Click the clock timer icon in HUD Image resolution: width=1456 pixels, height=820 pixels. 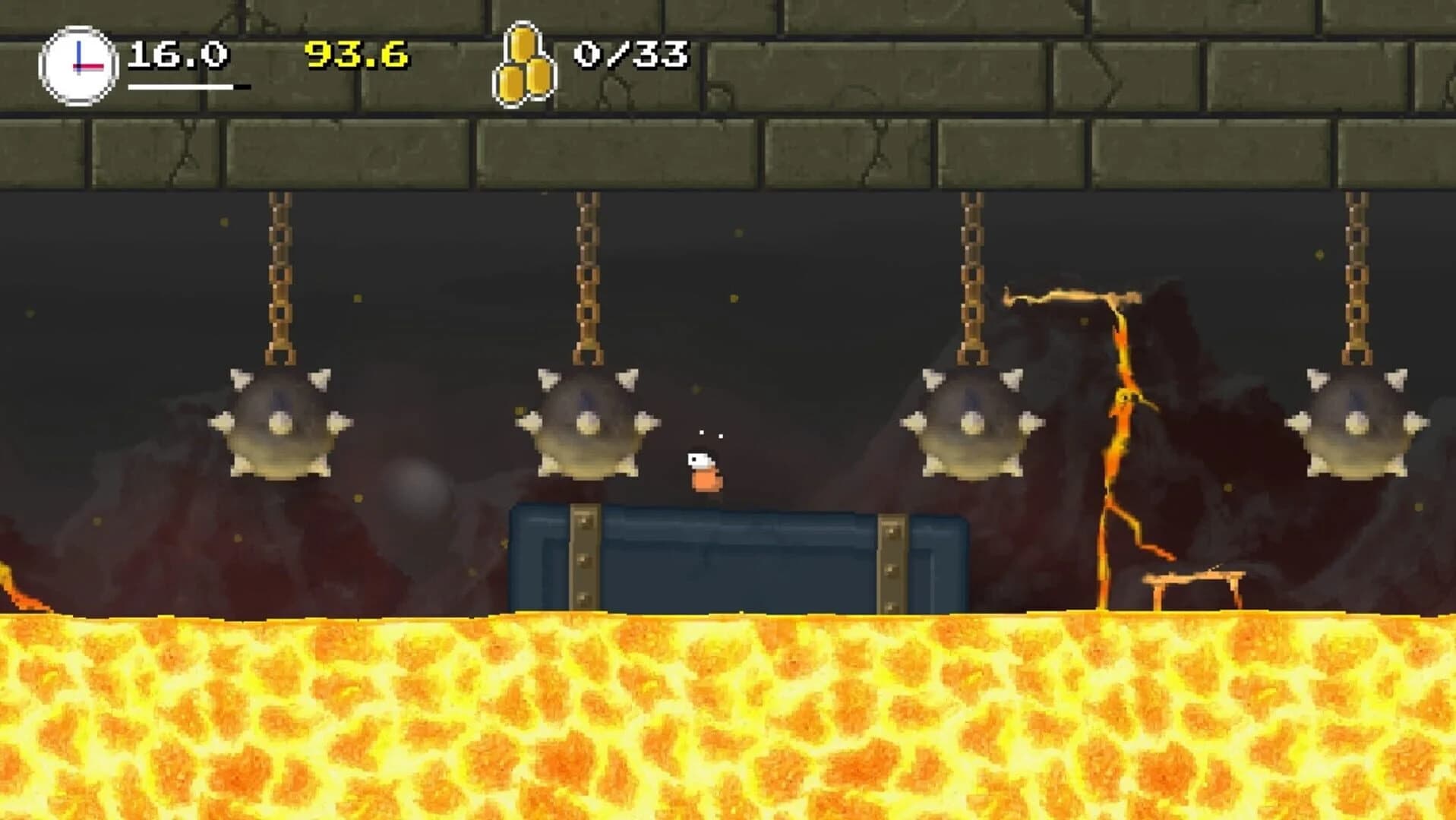coord(78,63)
